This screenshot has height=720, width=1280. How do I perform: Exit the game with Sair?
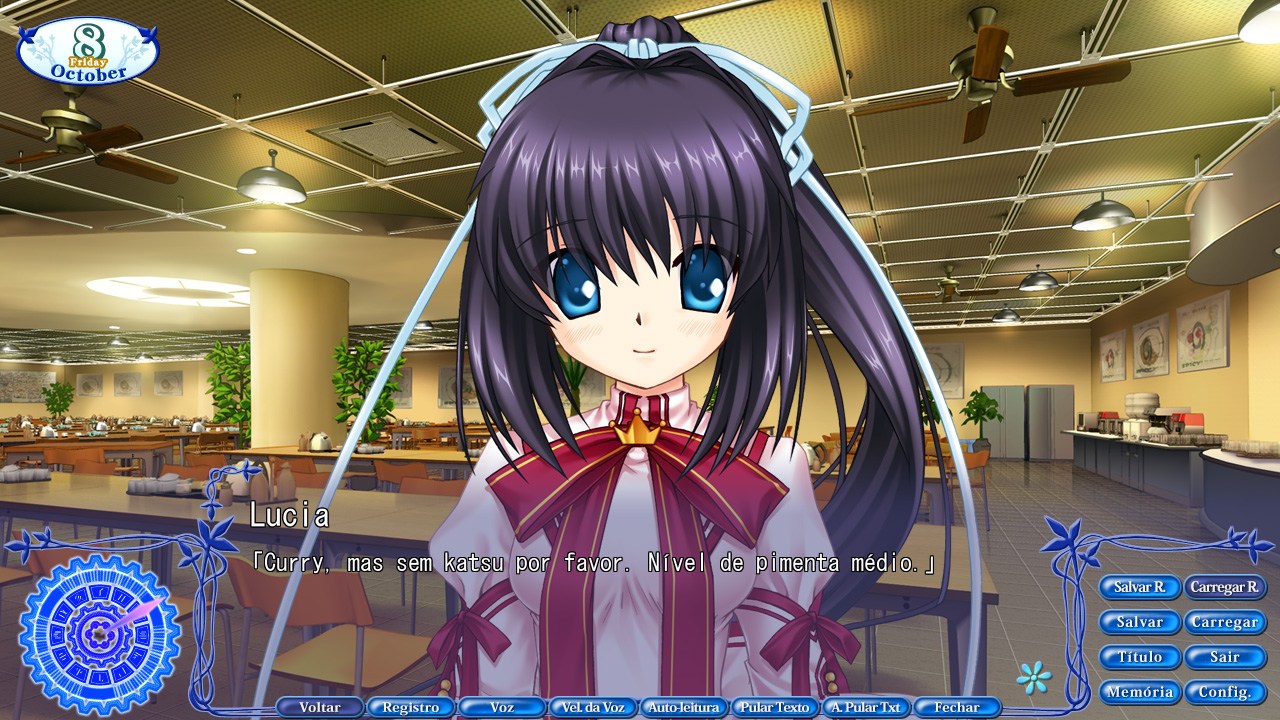[1226, 657]
